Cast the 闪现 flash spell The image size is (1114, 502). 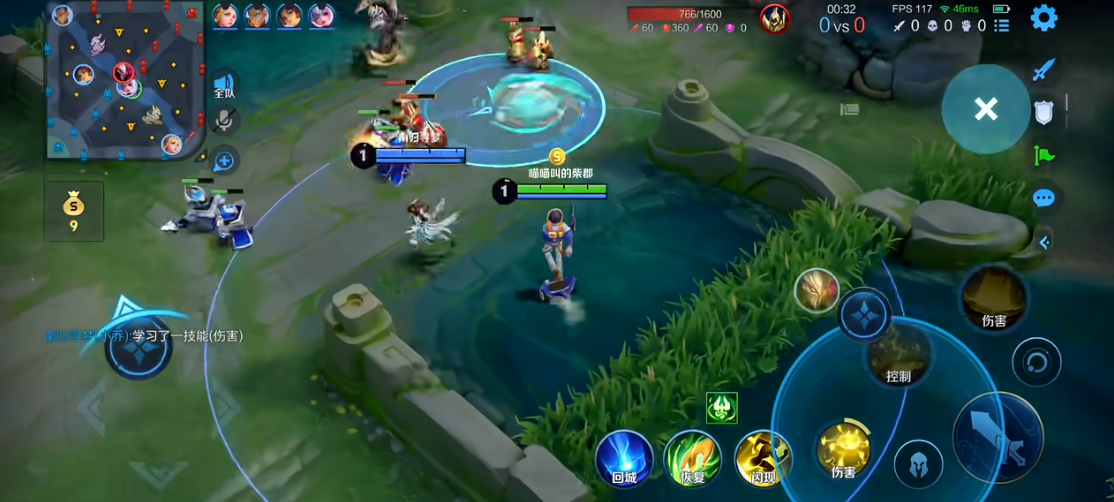pyautogui.click(x=763, y=458)
